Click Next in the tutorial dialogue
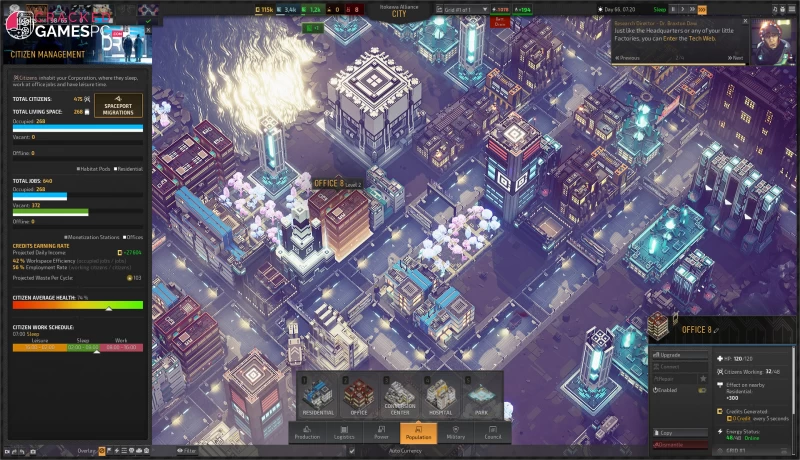Image resolution: width=800 pixels, height=460 pixels. pyautogui.click(x=734, y=58)
